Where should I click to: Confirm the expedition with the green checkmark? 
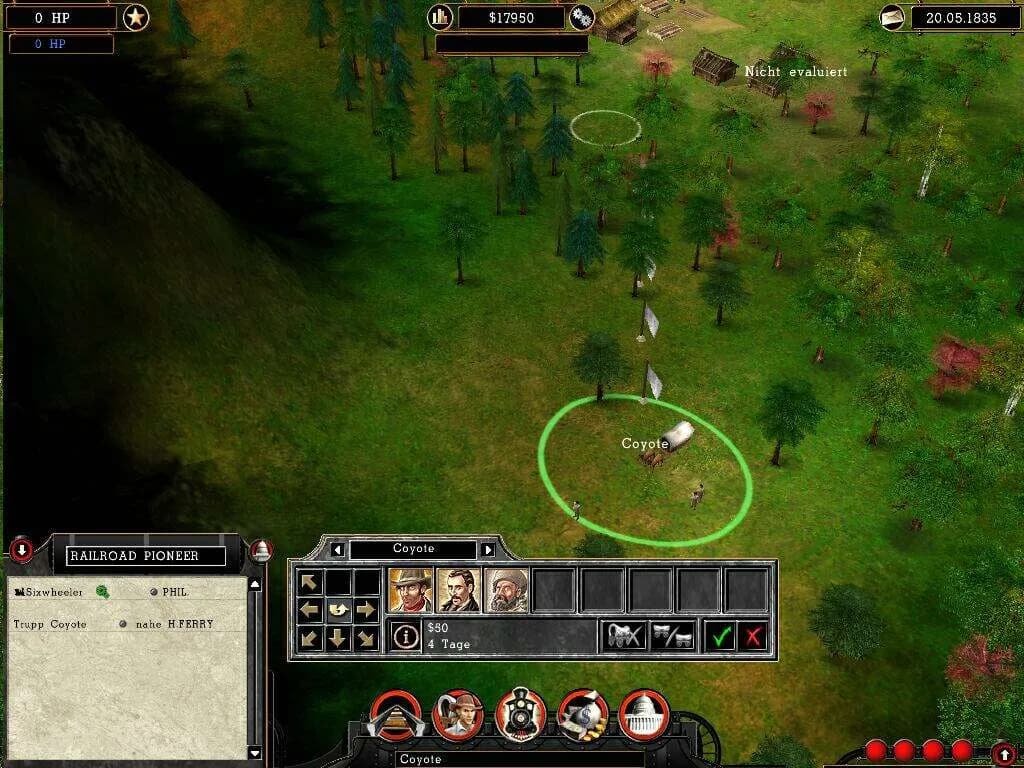[720, 635]
